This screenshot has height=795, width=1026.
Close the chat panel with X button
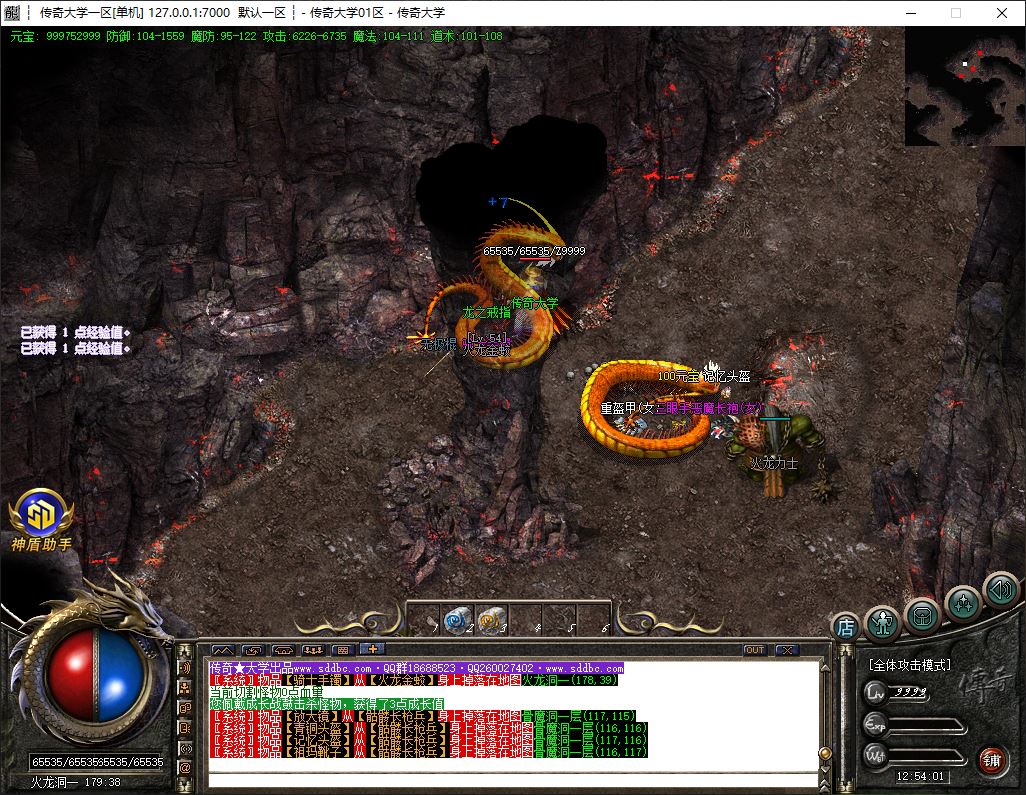pos(787,650)
